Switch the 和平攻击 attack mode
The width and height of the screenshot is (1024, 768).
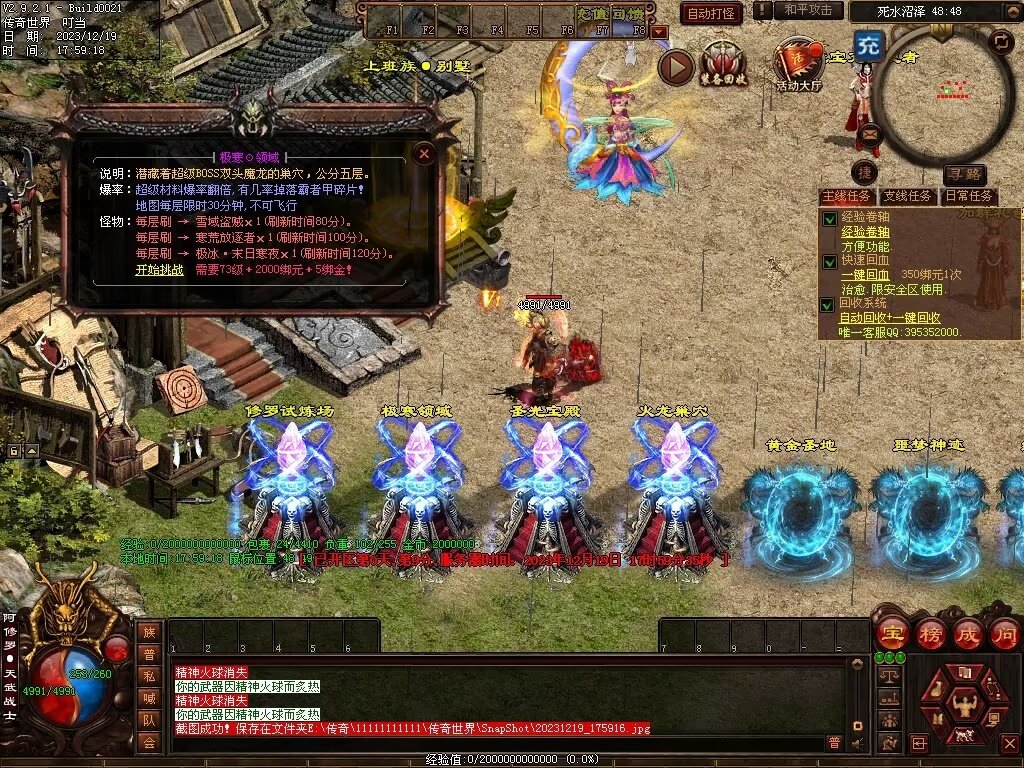(x=808, y=10)
